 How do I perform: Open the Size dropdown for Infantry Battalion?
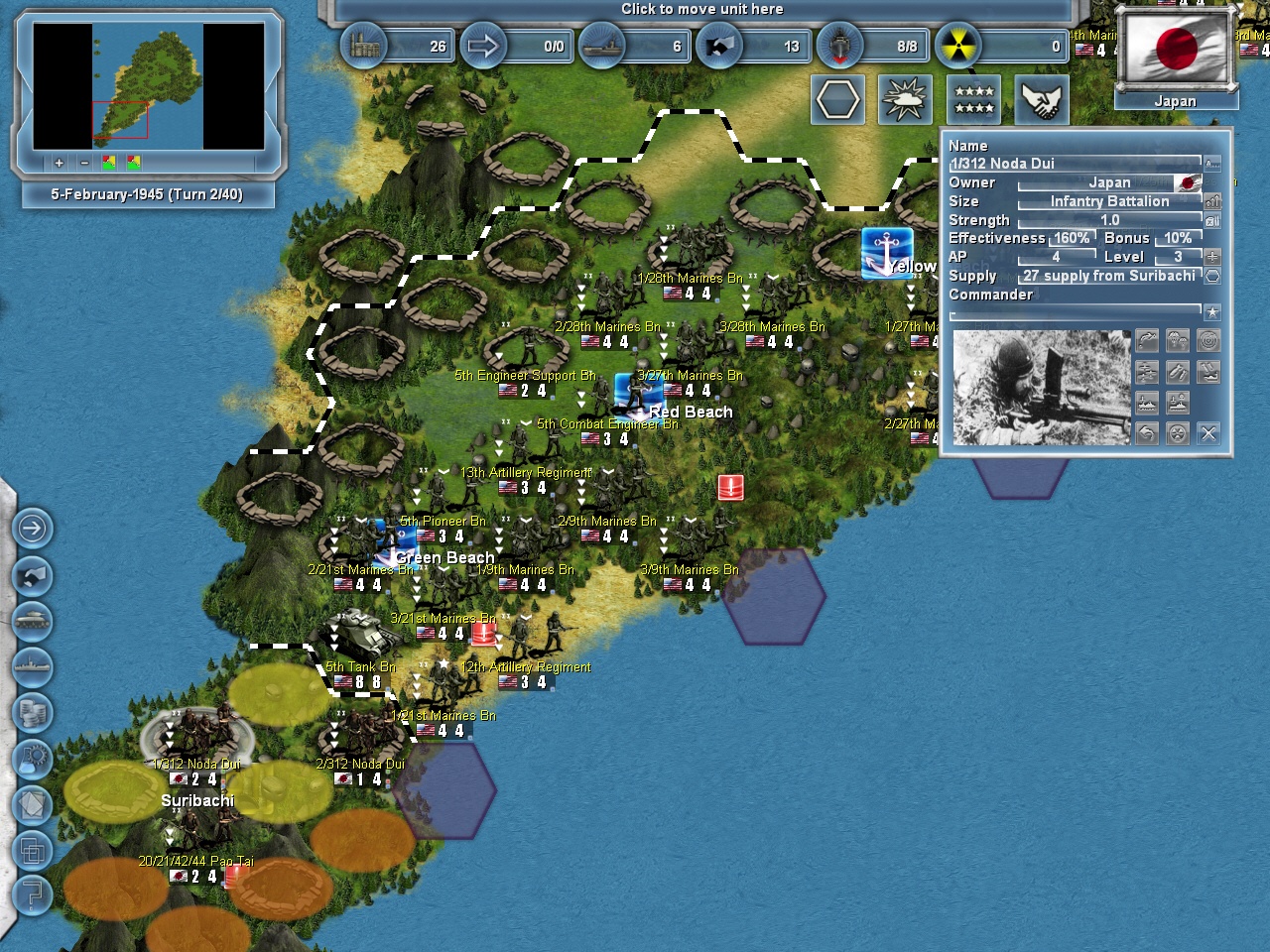click(x=1109, y=201)
